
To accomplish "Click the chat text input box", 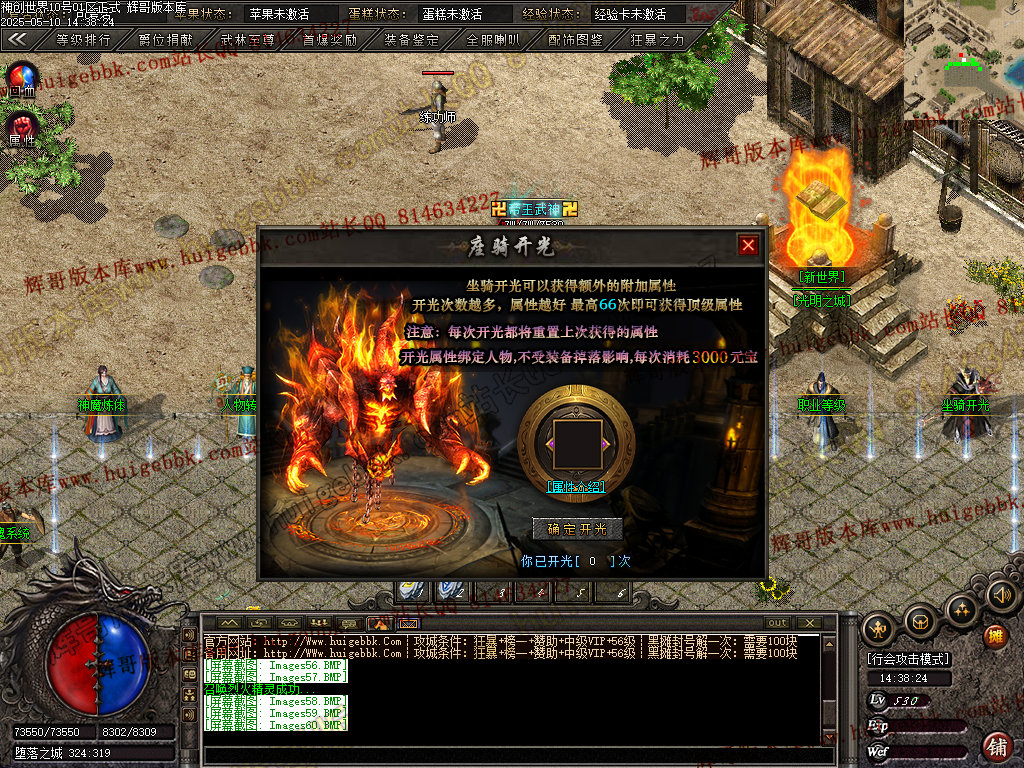I will (x=510, y=753).
